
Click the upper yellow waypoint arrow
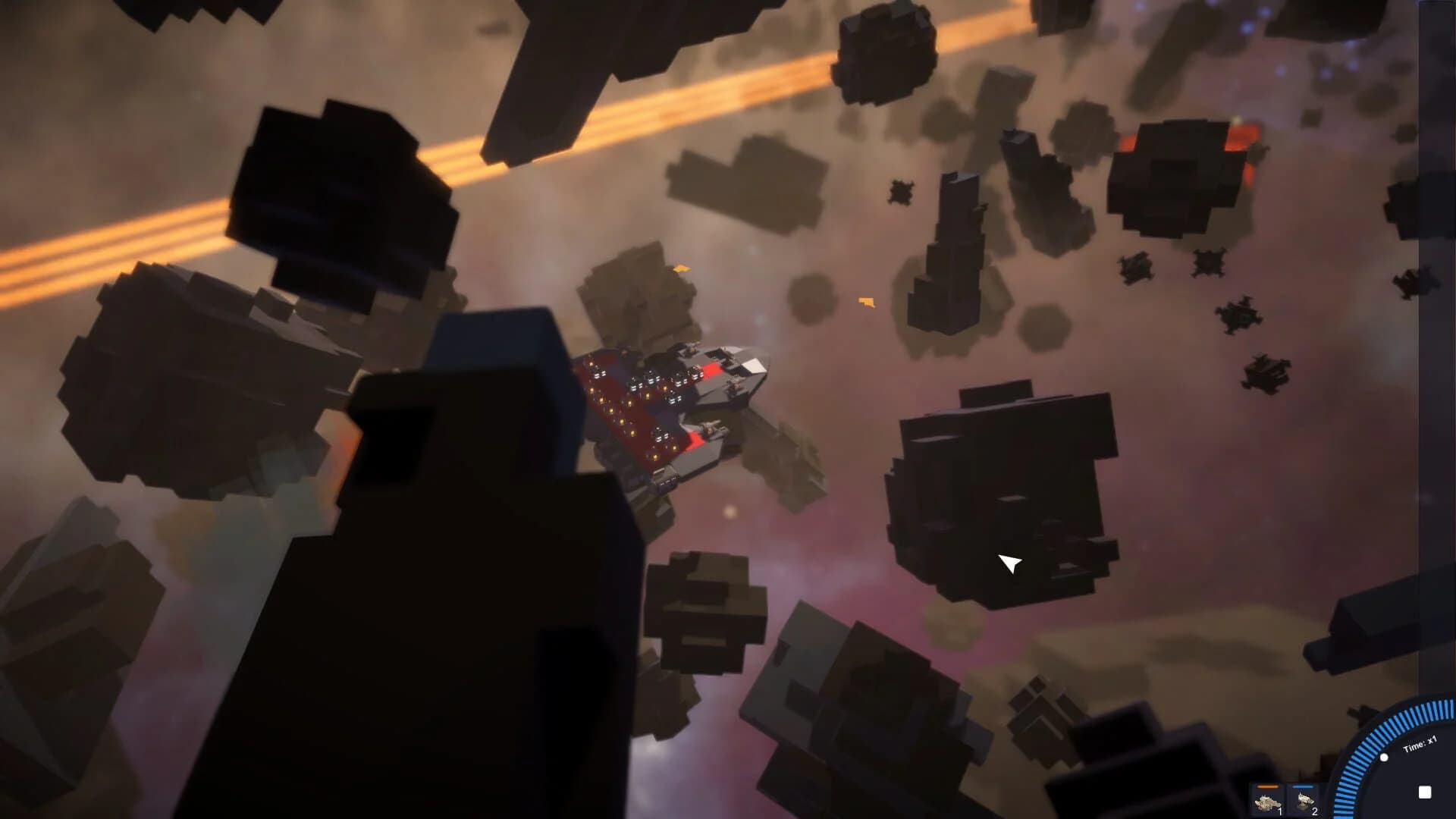click(682, 269)
